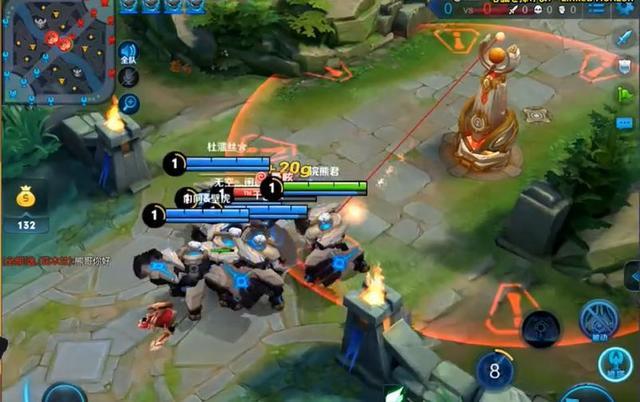This screenshot has width=640, height=402.
Task: Open the quick chat speech bubble
Action: pos(625,123)
